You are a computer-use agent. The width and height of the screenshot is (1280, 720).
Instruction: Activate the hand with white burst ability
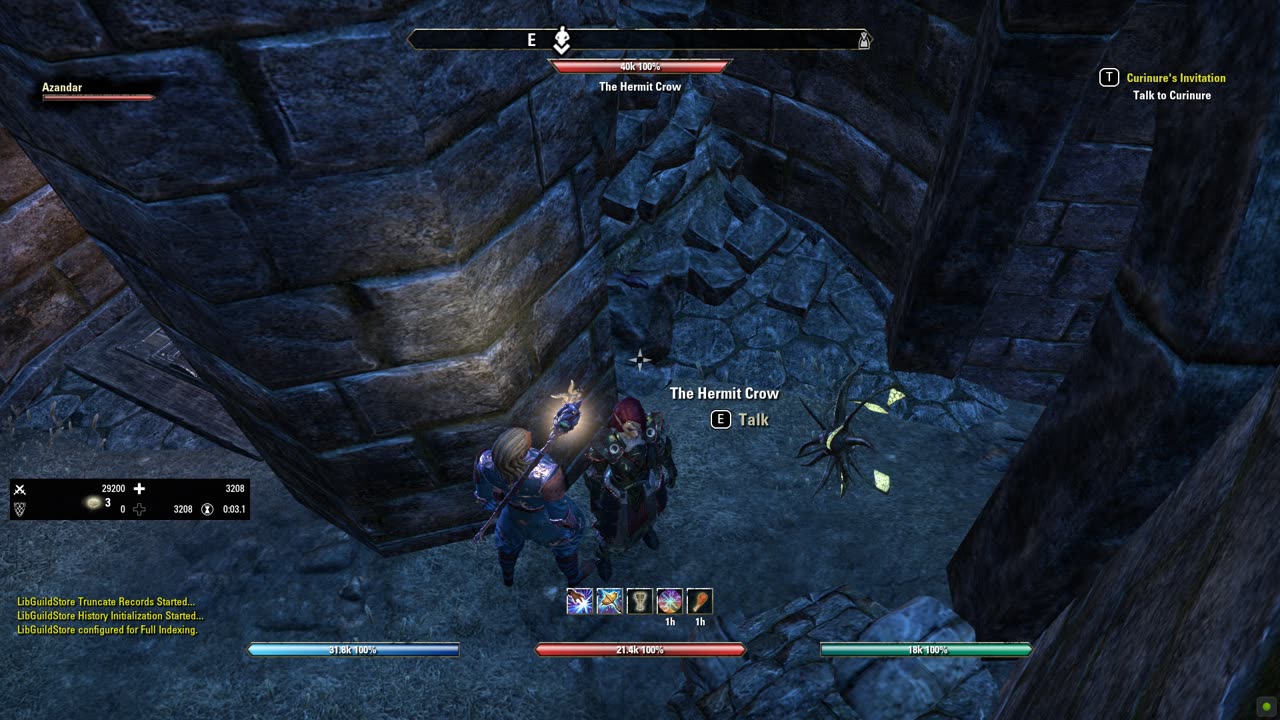(x=580, y=601)
